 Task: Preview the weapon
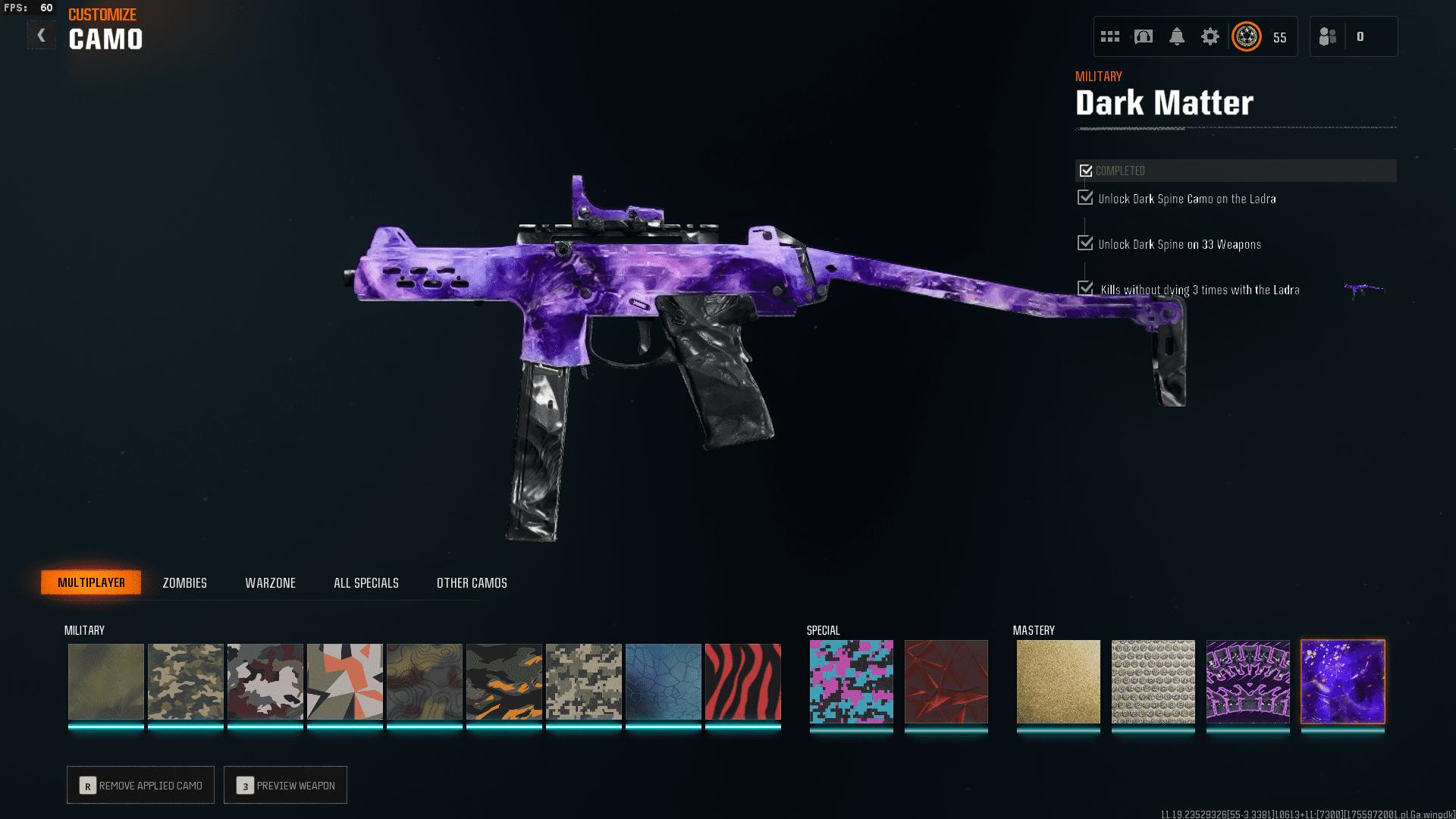[285, 785]
